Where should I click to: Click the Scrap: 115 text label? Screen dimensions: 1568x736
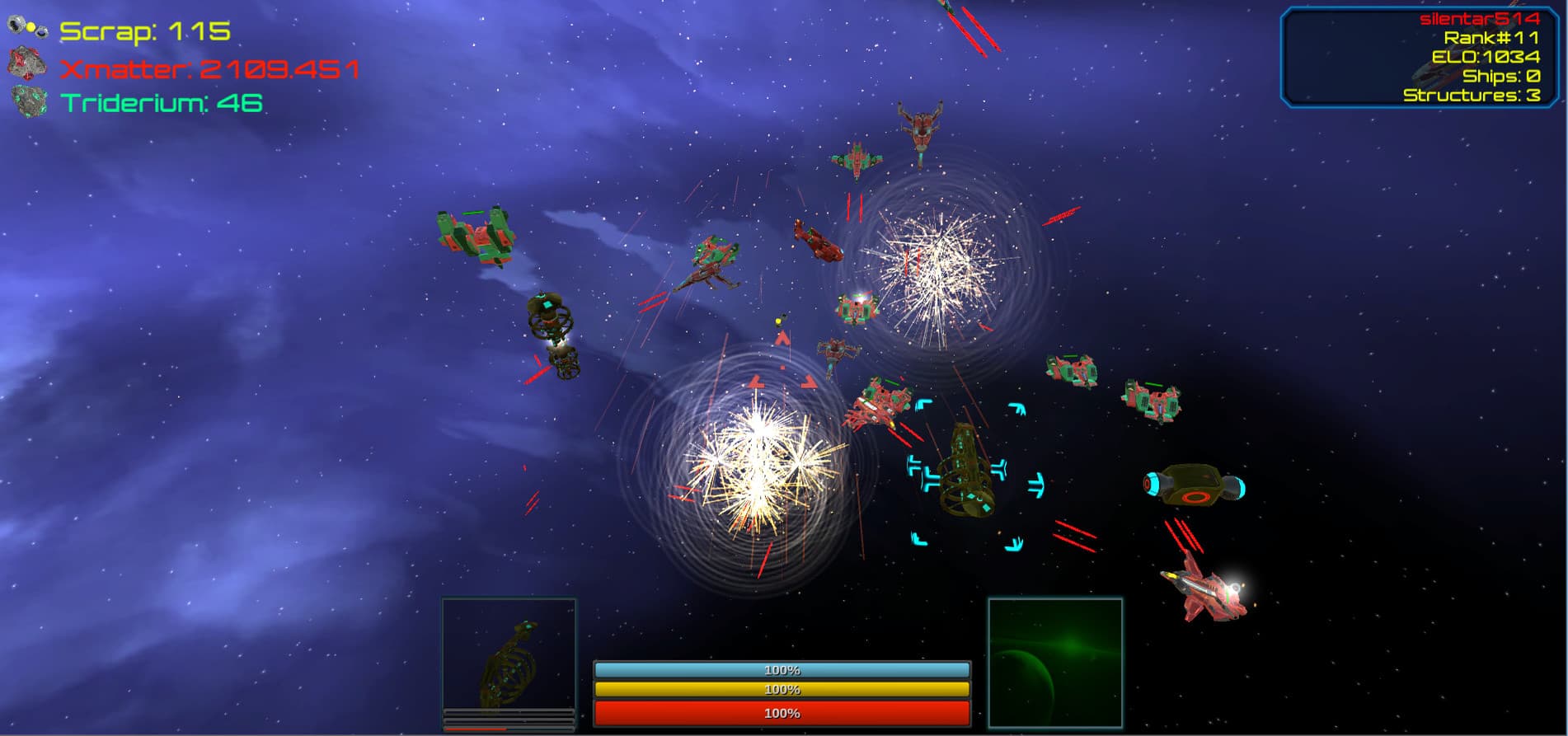144,30
